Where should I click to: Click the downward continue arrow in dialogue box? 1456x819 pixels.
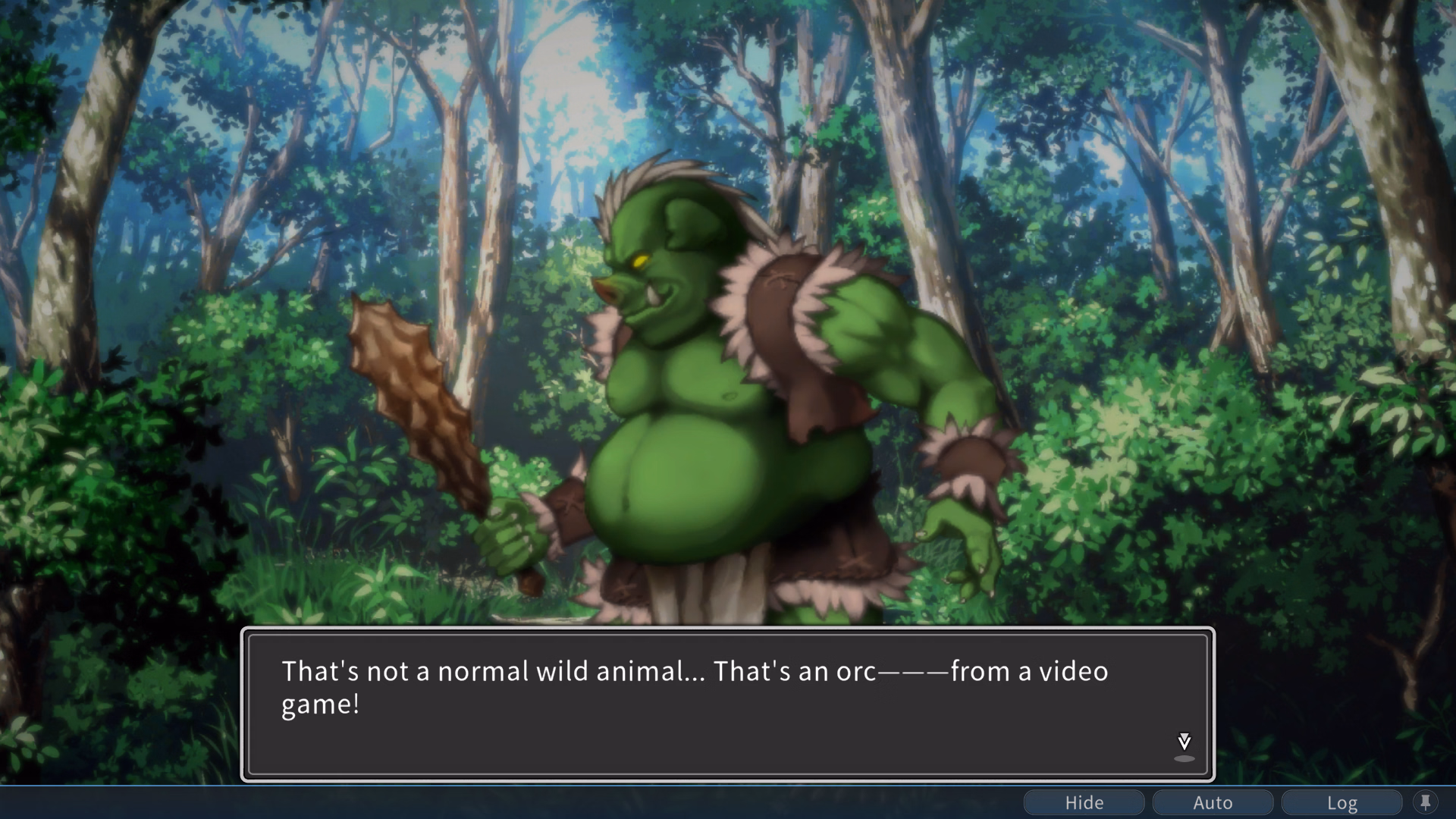[x=1183, y=742]
